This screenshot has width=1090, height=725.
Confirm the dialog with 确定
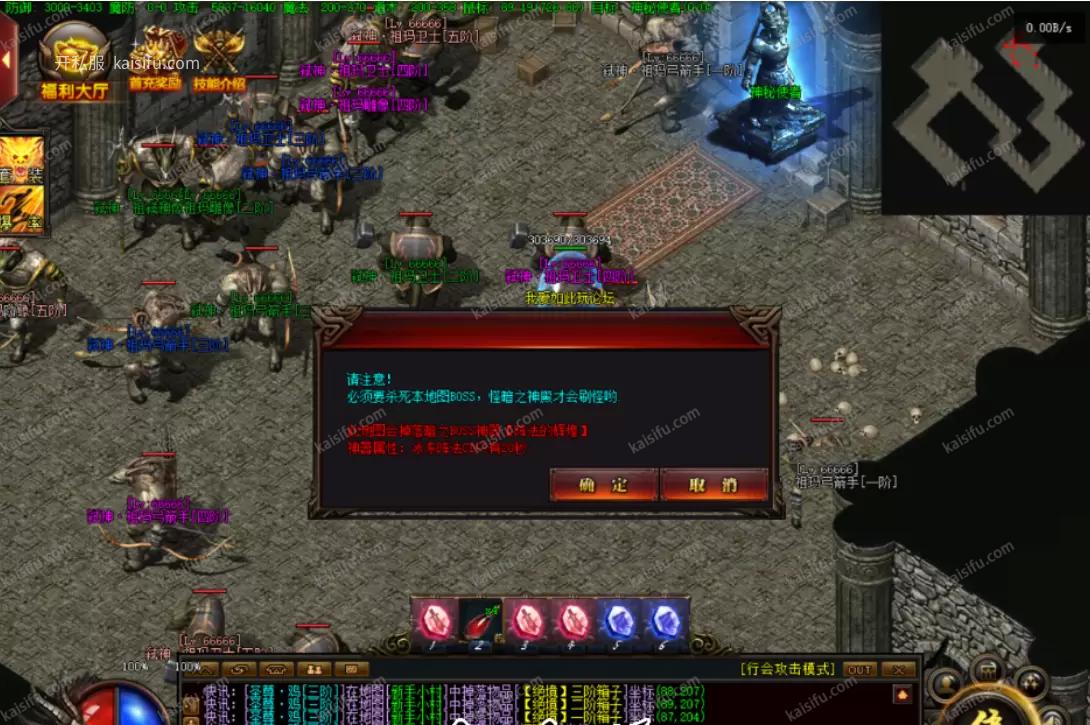click(604, 485)
